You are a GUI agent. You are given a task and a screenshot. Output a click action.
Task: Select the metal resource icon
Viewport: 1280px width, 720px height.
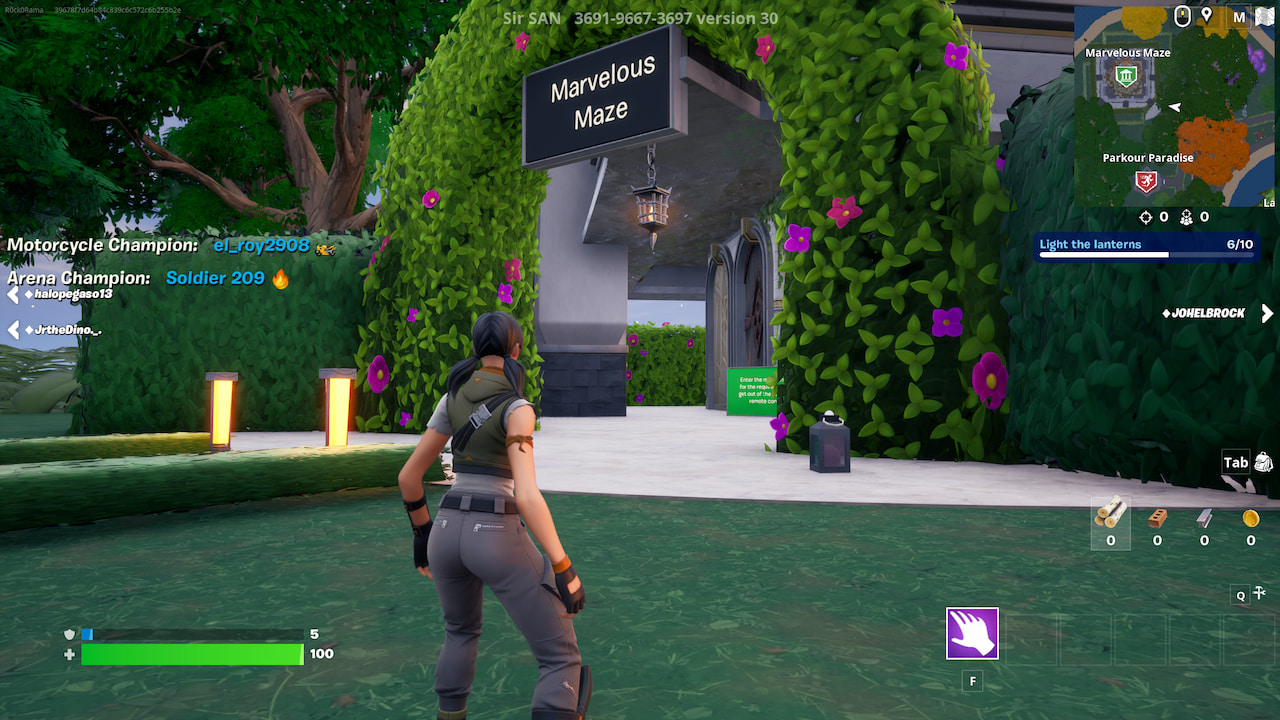[x=1204, y=518]
